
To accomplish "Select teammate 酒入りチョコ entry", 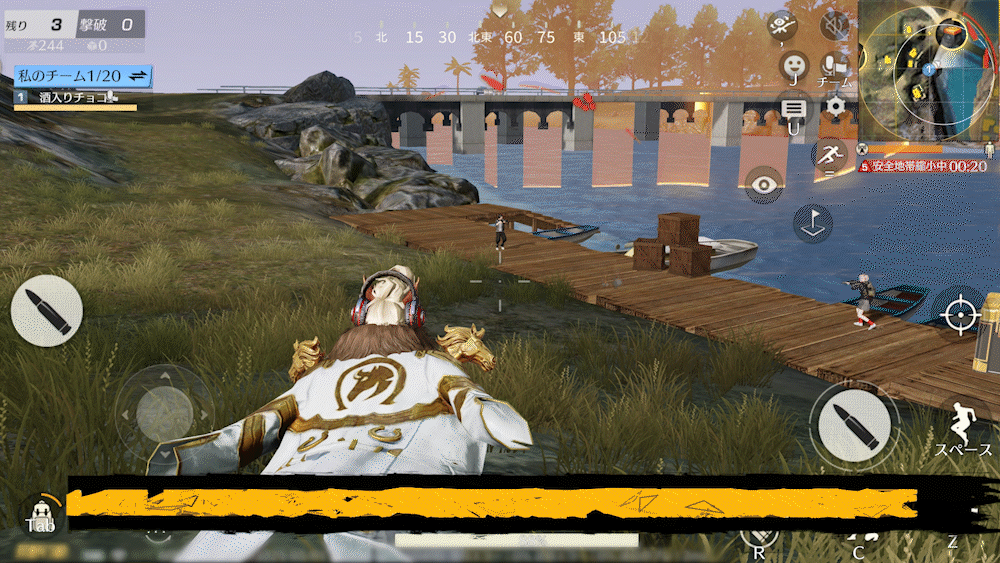I will click(x=68, y=98).
